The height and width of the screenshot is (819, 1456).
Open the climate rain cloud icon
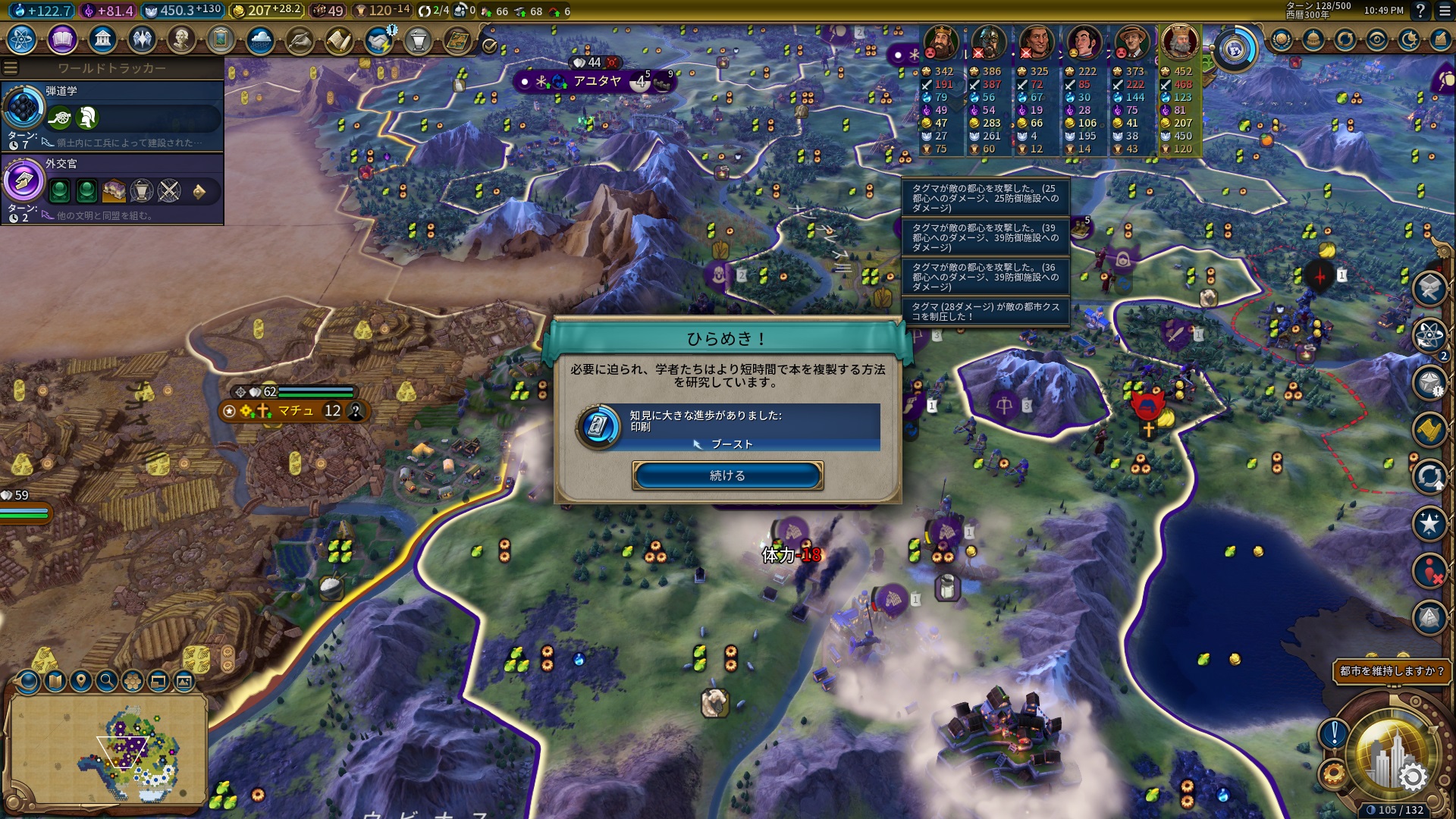pos(260,39)
